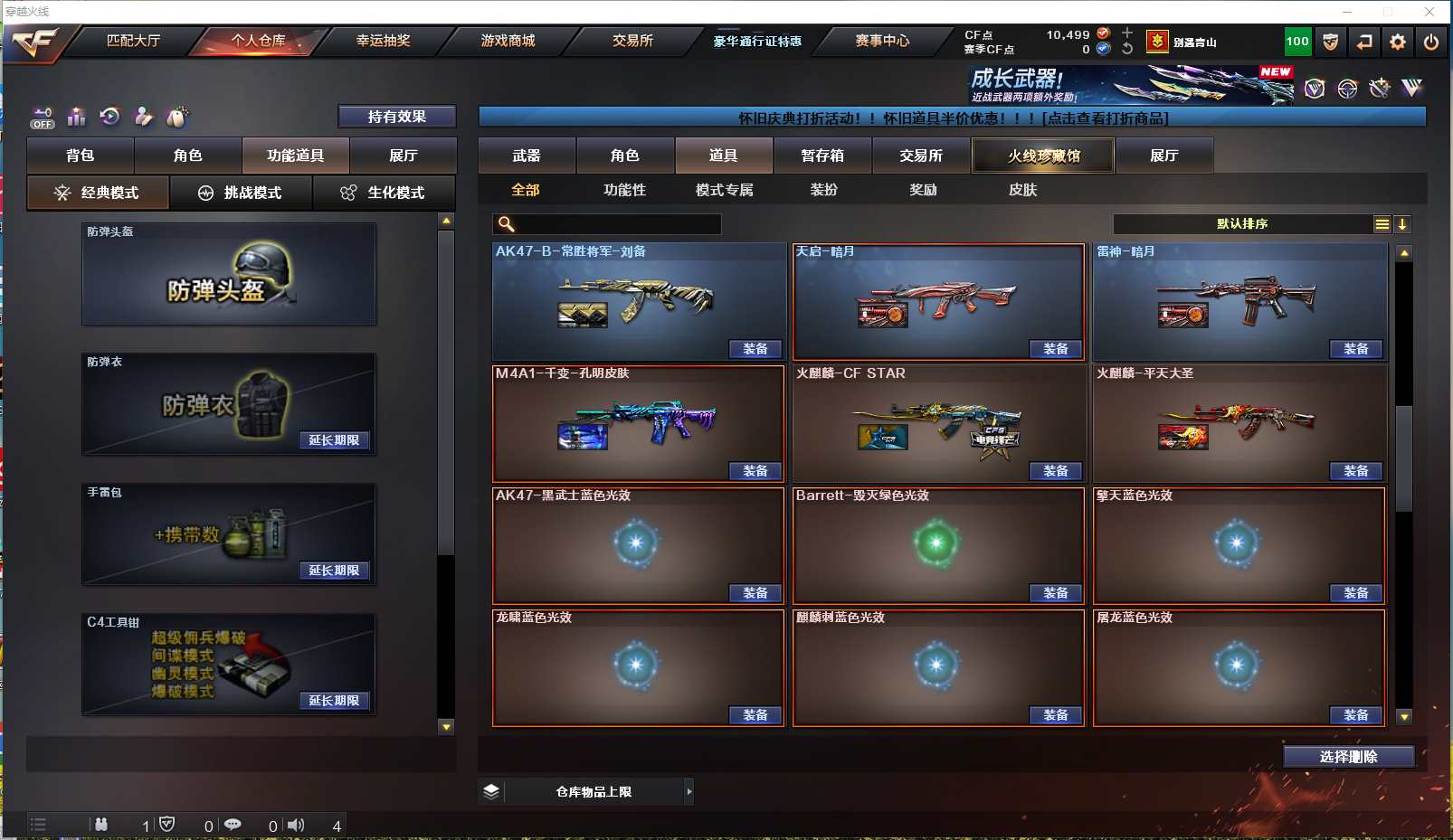Open the 匹配大厅 lobby tab
This screenshot has height=840, width=1453.
tap(133, 41)
